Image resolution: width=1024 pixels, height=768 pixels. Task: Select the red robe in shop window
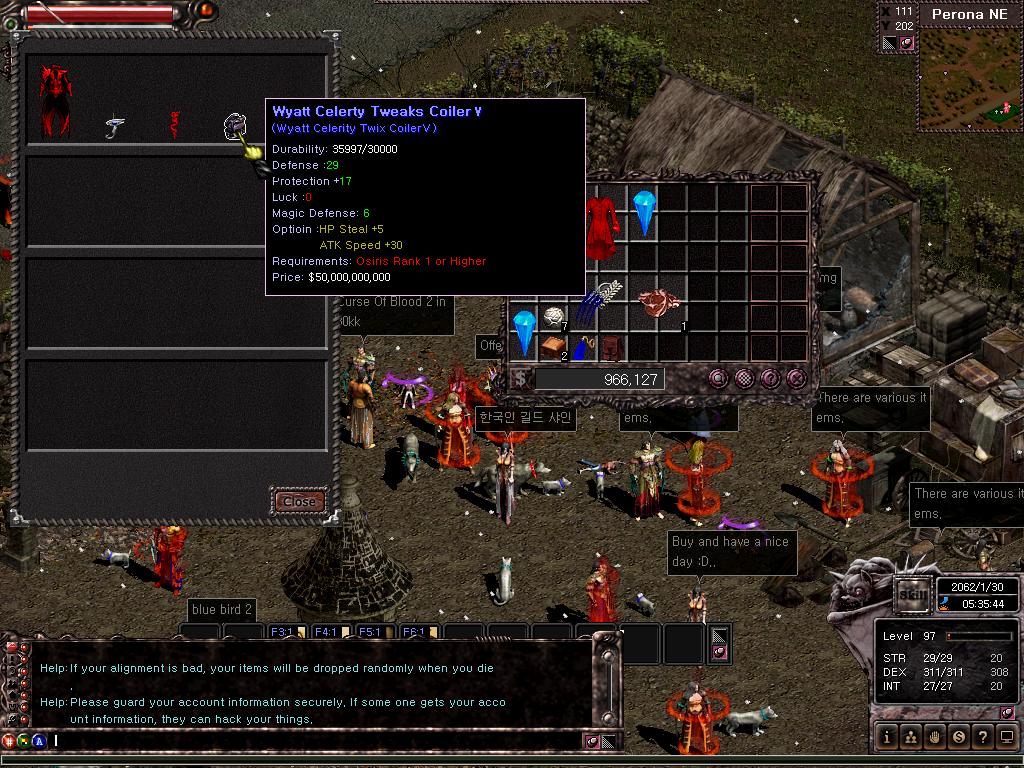coord(55,102)
